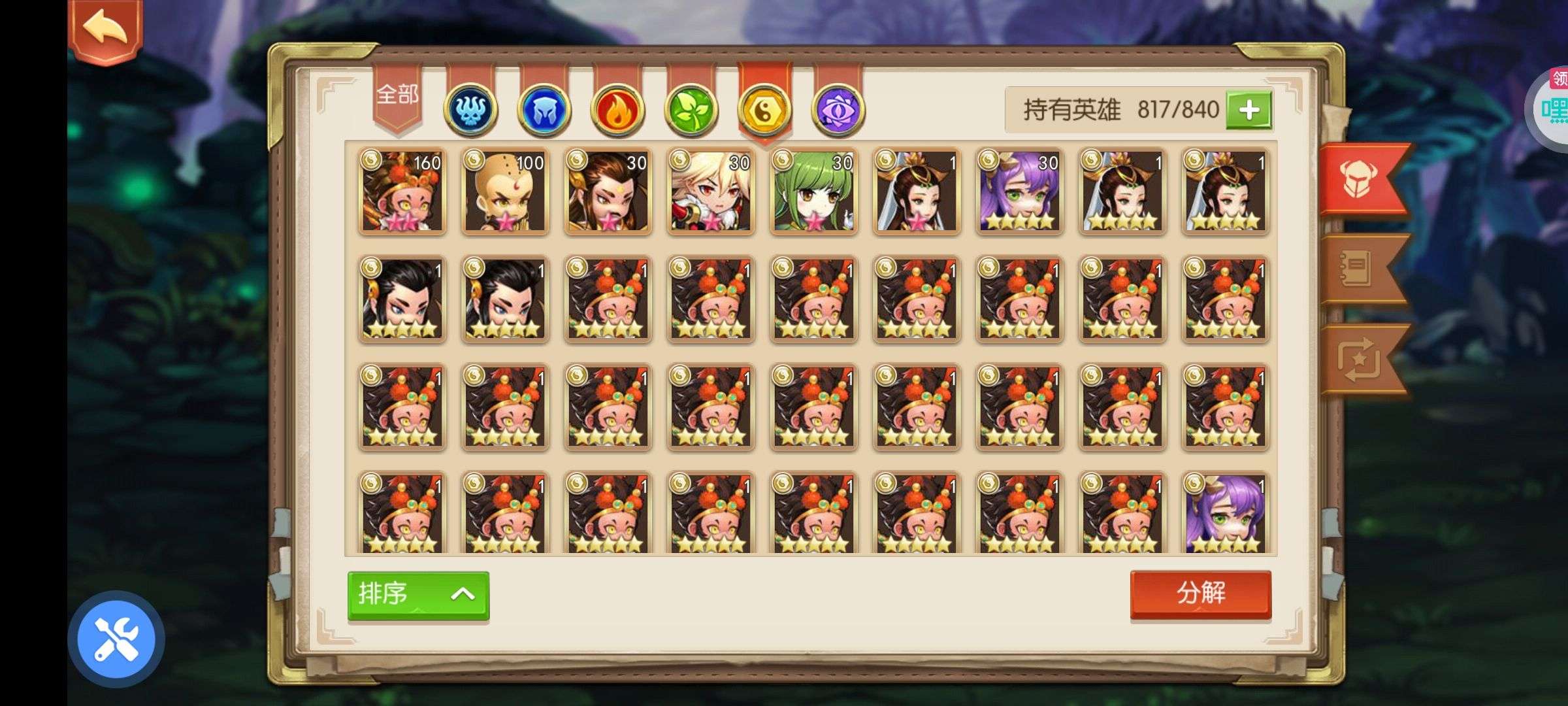The width and height of the screenshot is (1568, 706).
Task: Filter heroes by the blue helmet faction
Action: pos(544,110)
